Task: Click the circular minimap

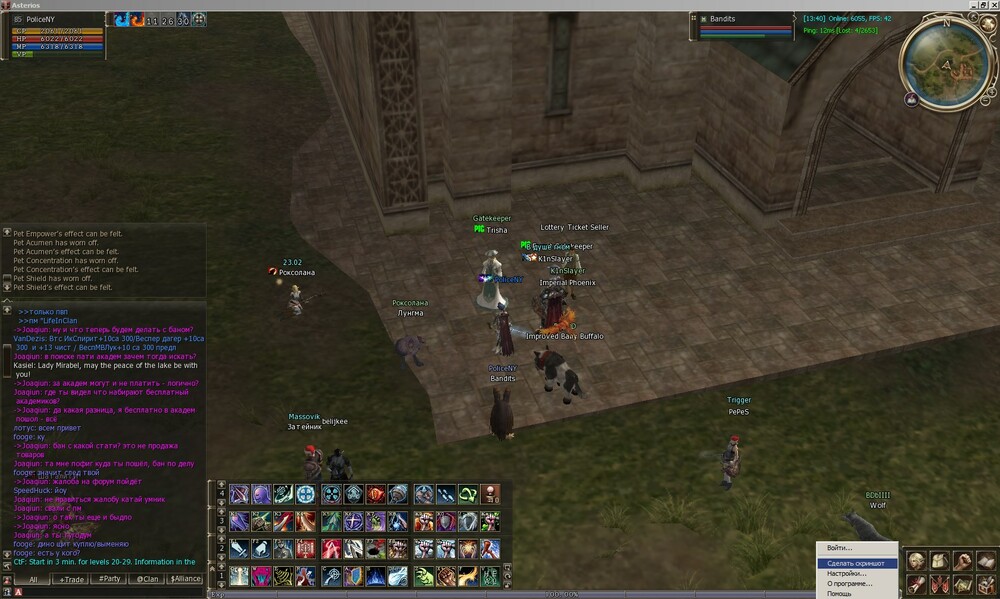Action: click(946, 65)
